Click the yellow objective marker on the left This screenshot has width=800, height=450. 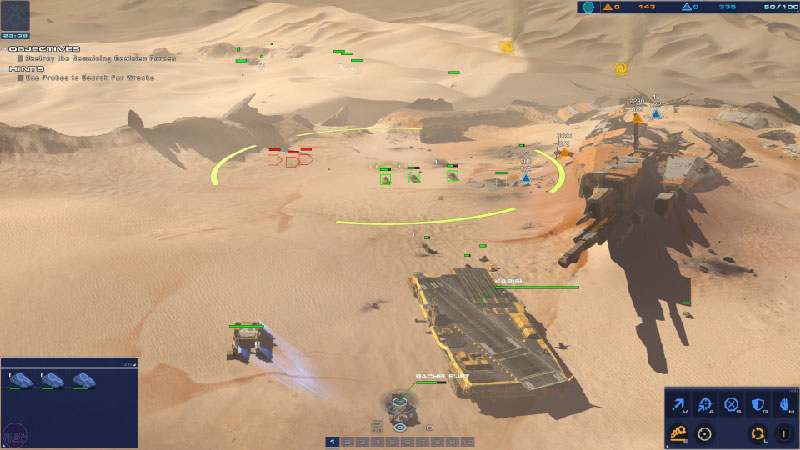coord(506,46)
